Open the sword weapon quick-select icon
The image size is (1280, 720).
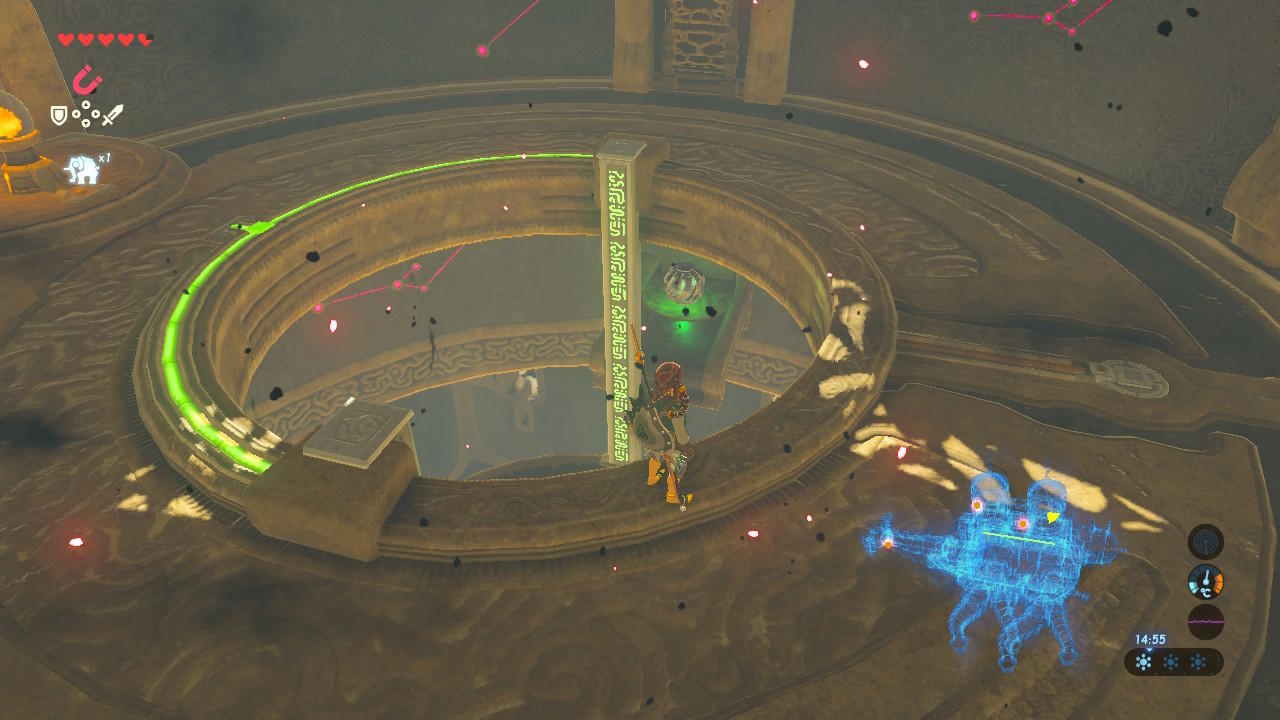click(x=113, y=115)
